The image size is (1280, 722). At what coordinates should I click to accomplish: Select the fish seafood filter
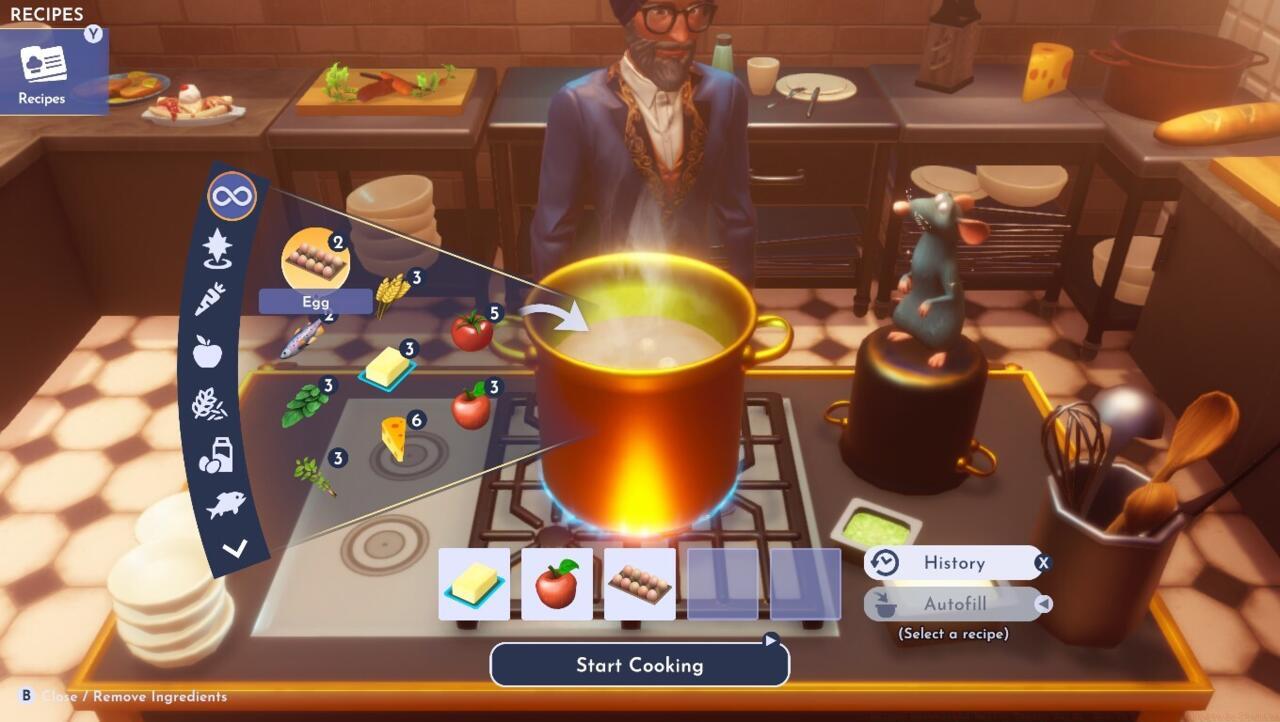click(226, 505)
